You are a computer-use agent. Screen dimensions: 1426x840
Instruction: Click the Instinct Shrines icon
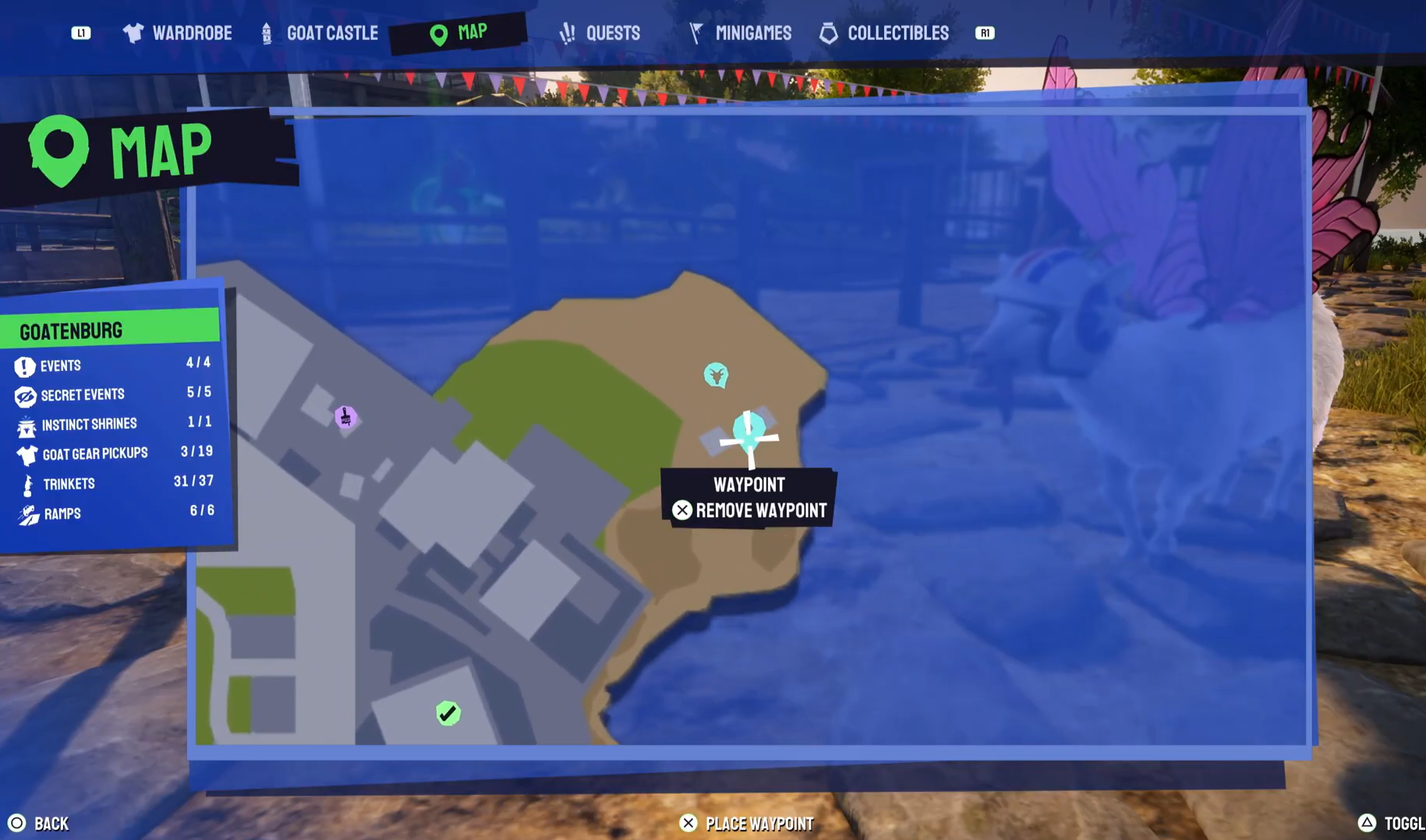(25, 425)
